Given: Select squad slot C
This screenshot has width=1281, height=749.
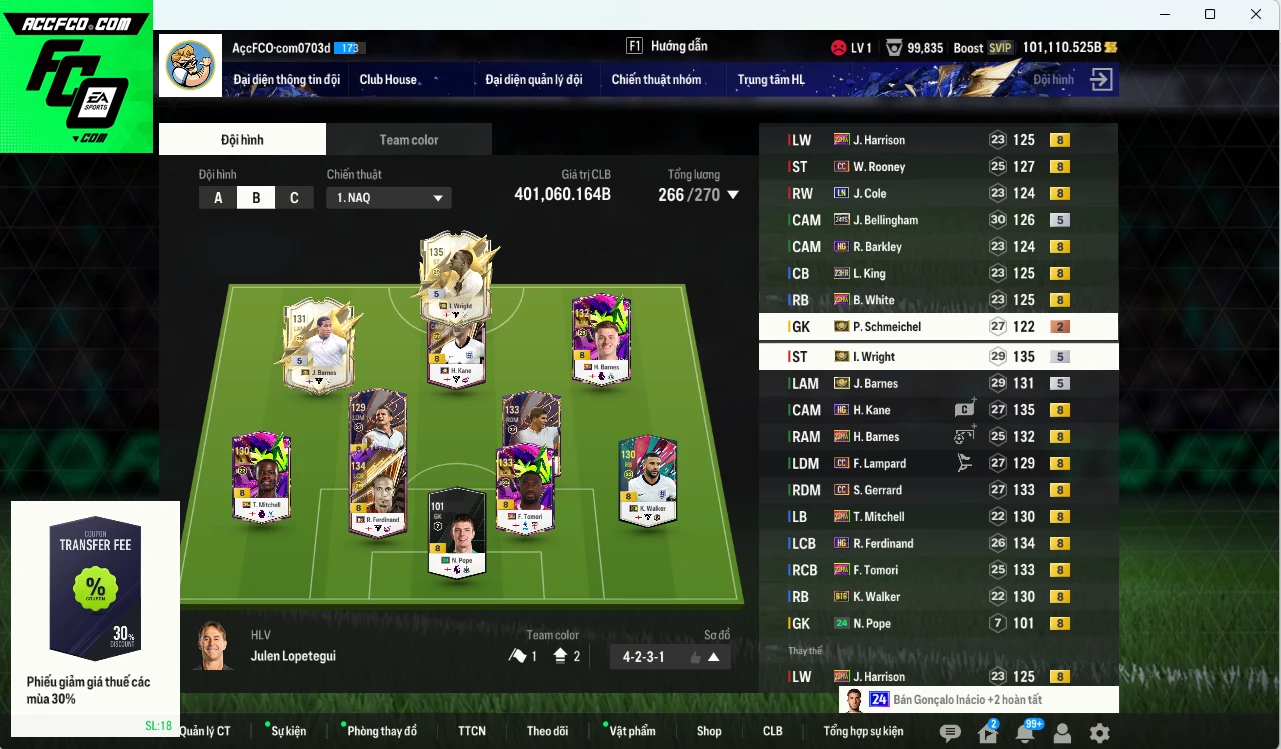Looking at the screenshot, I should tap(294, 198).
